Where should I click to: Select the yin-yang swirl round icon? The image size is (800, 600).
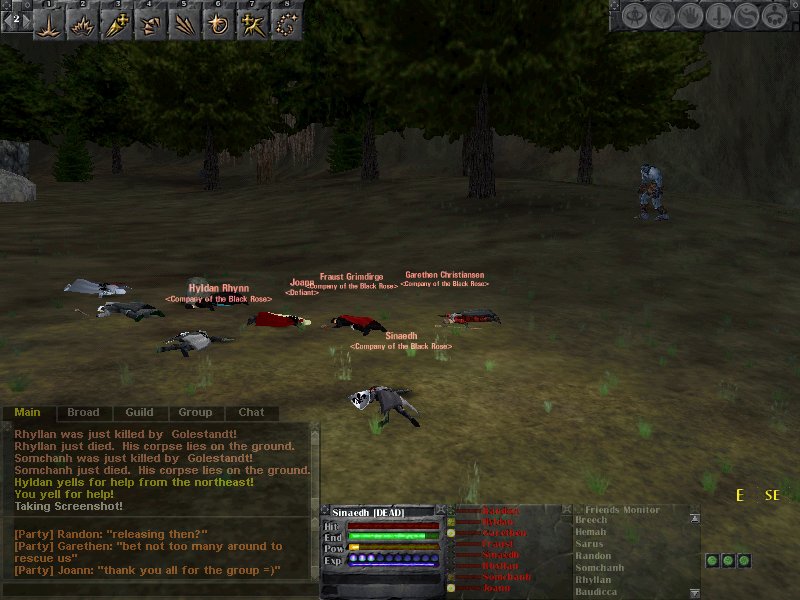746,16
